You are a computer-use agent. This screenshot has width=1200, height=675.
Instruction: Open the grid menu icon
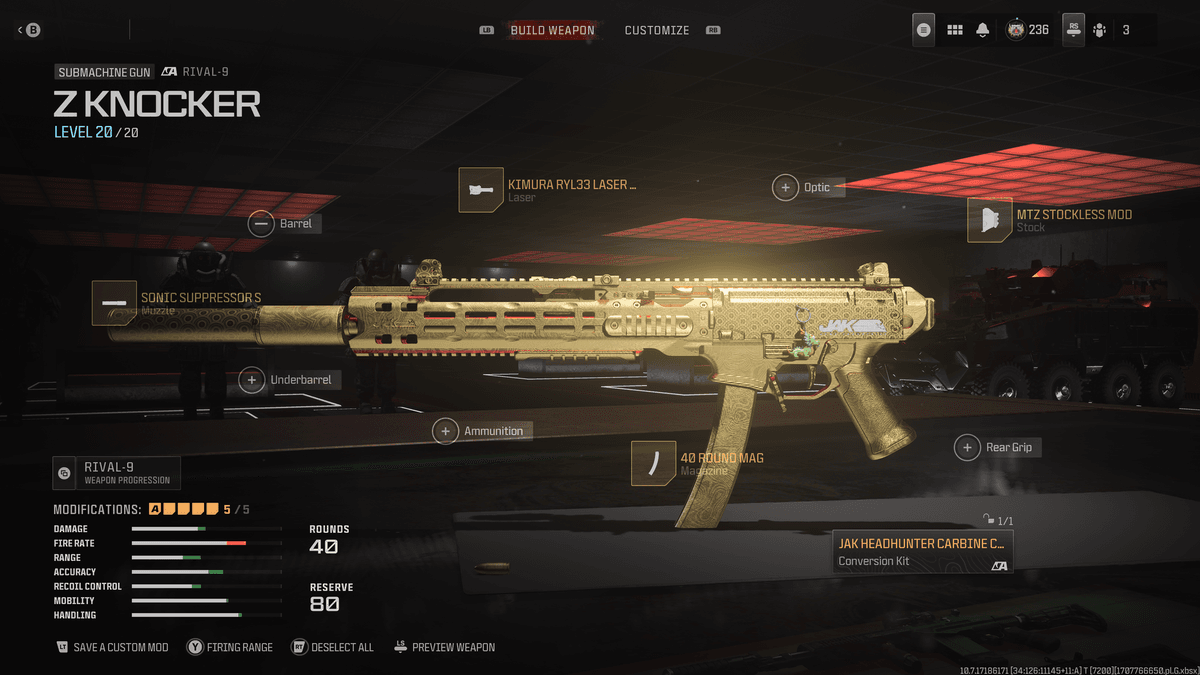coord(955,30)
